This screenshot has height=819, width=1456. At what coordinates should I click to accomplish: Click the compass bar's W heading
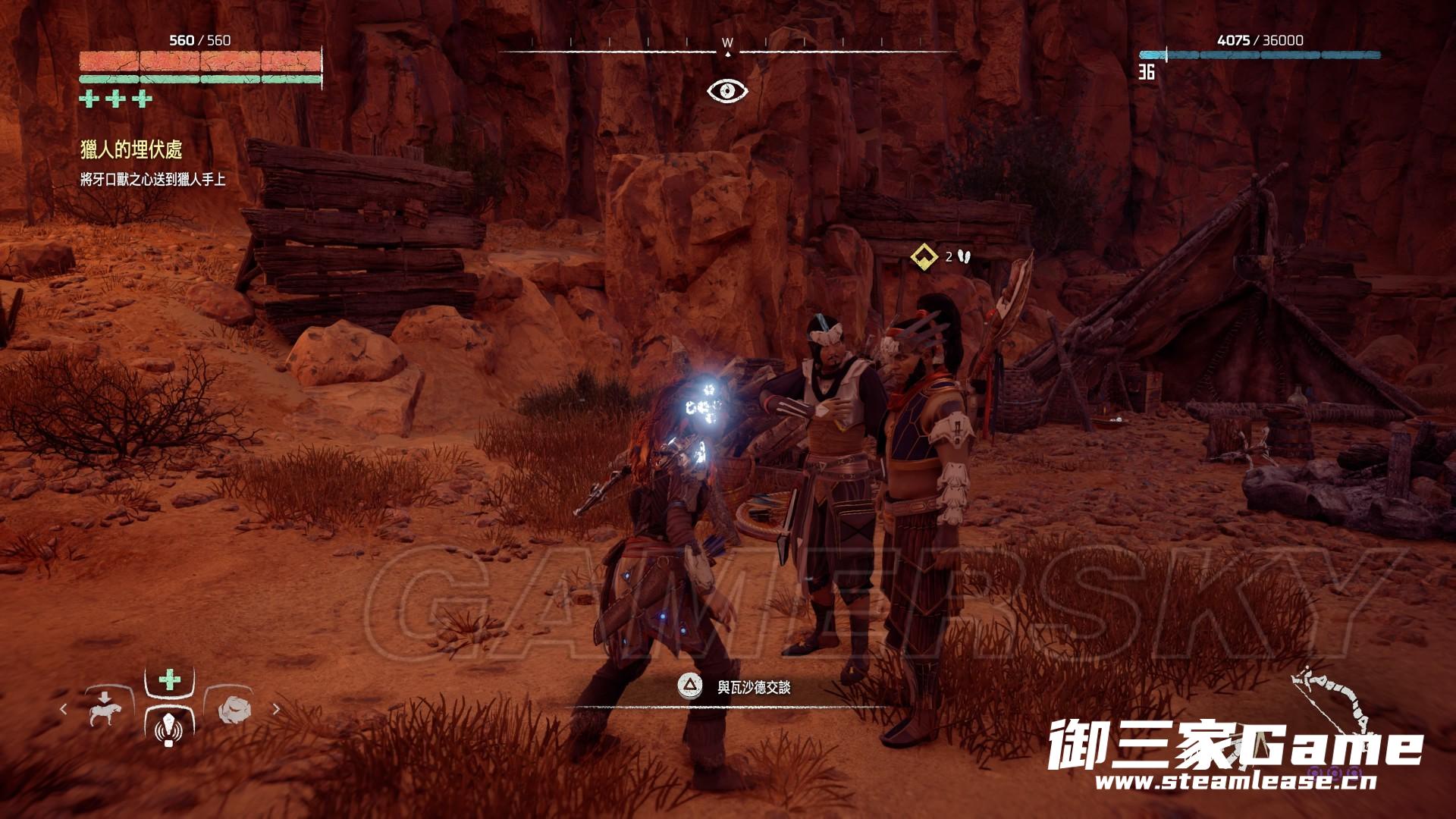click(x=727, y=43)
